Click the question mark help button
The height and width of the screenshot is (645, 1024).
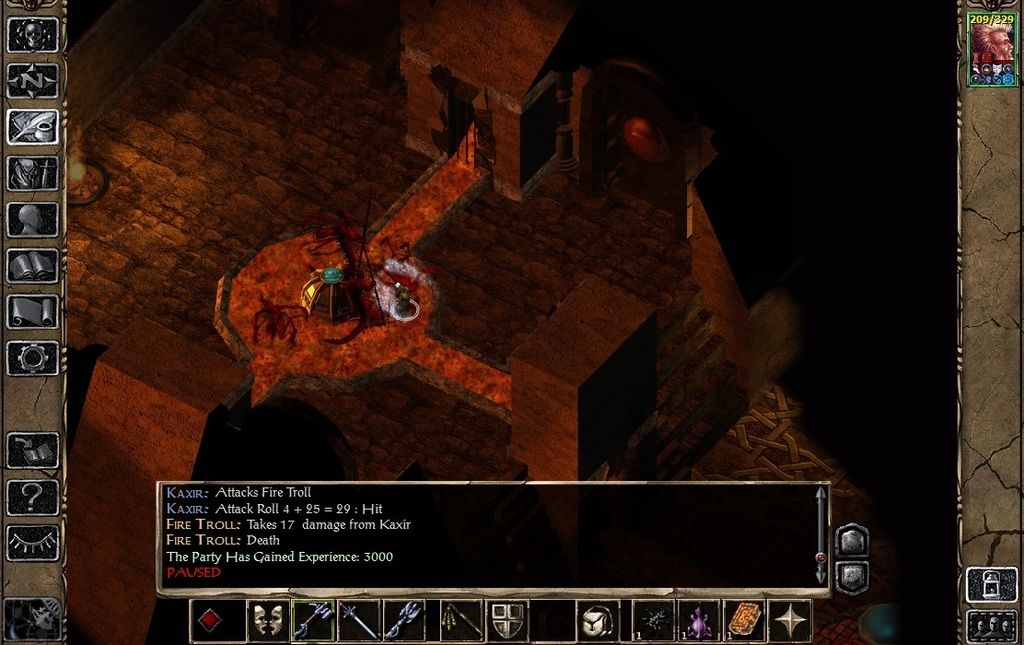(33, 495)
